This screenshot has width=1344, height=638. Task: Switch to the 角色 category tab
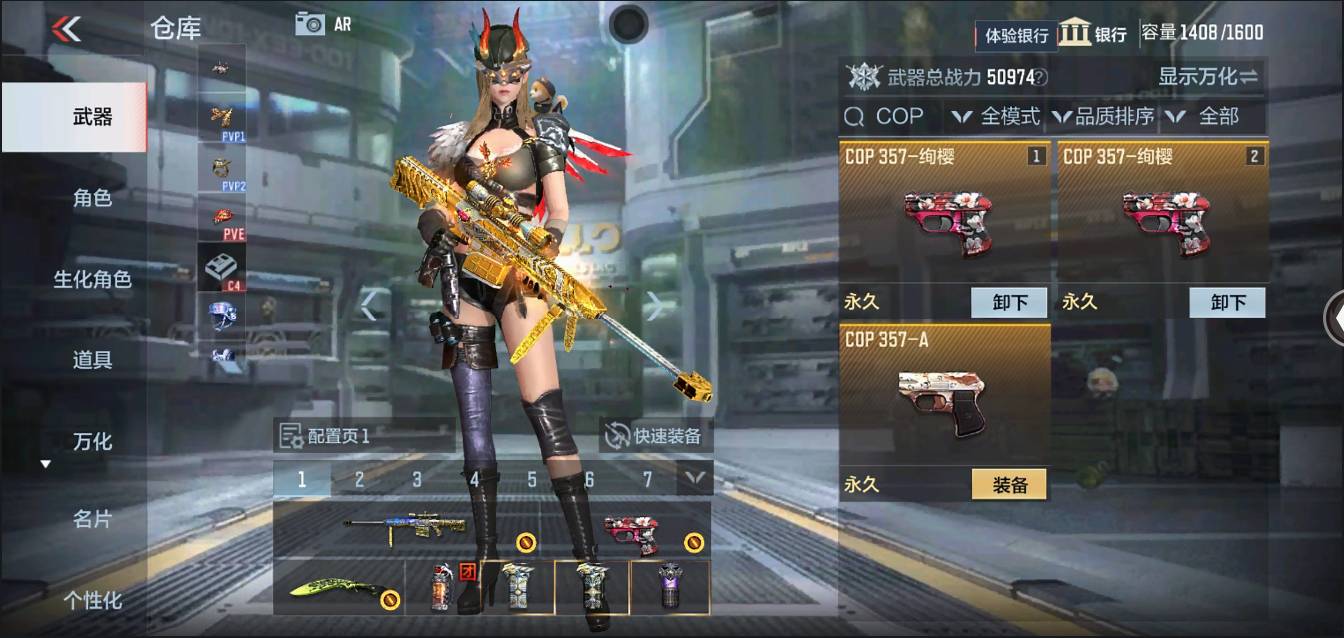(92, 198)
